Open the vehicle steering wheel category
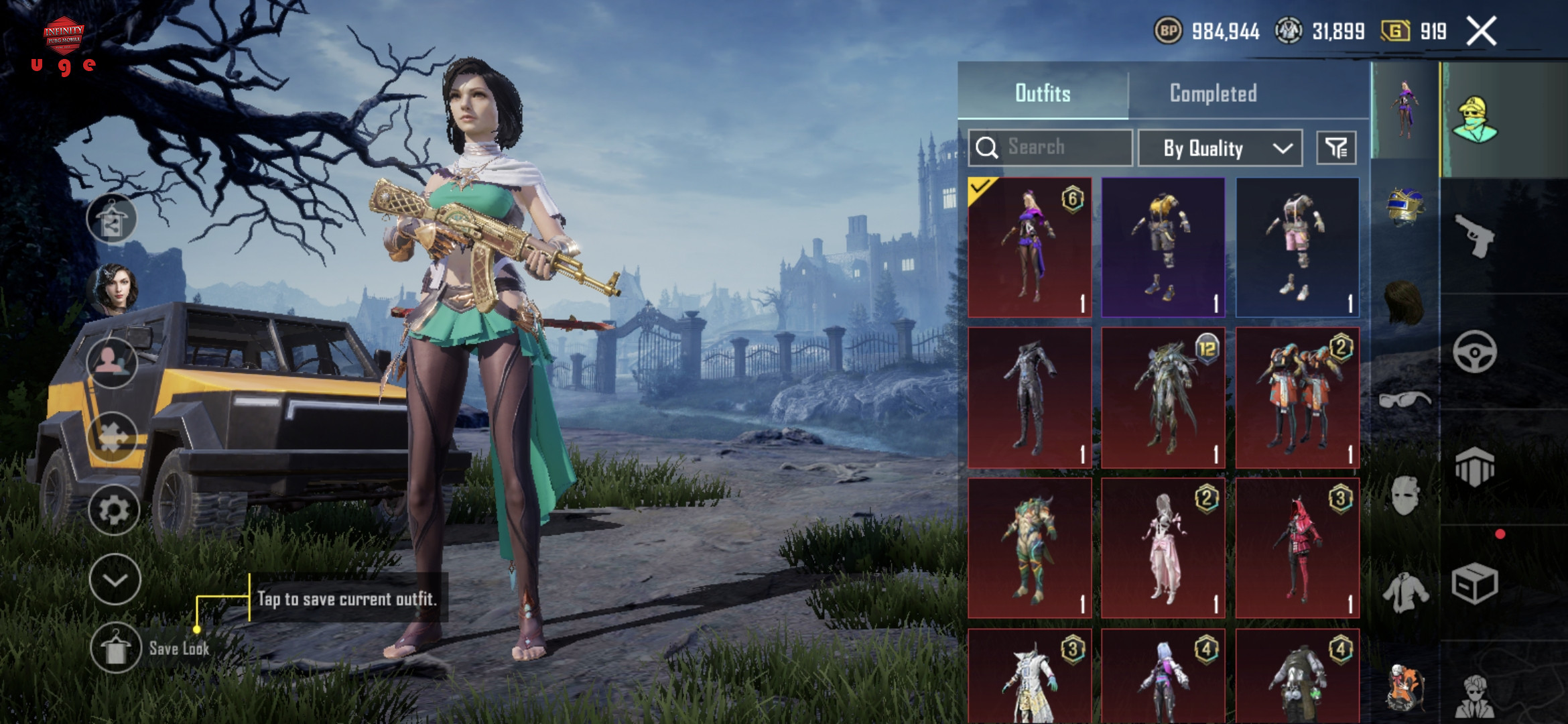 [1475, 351]
